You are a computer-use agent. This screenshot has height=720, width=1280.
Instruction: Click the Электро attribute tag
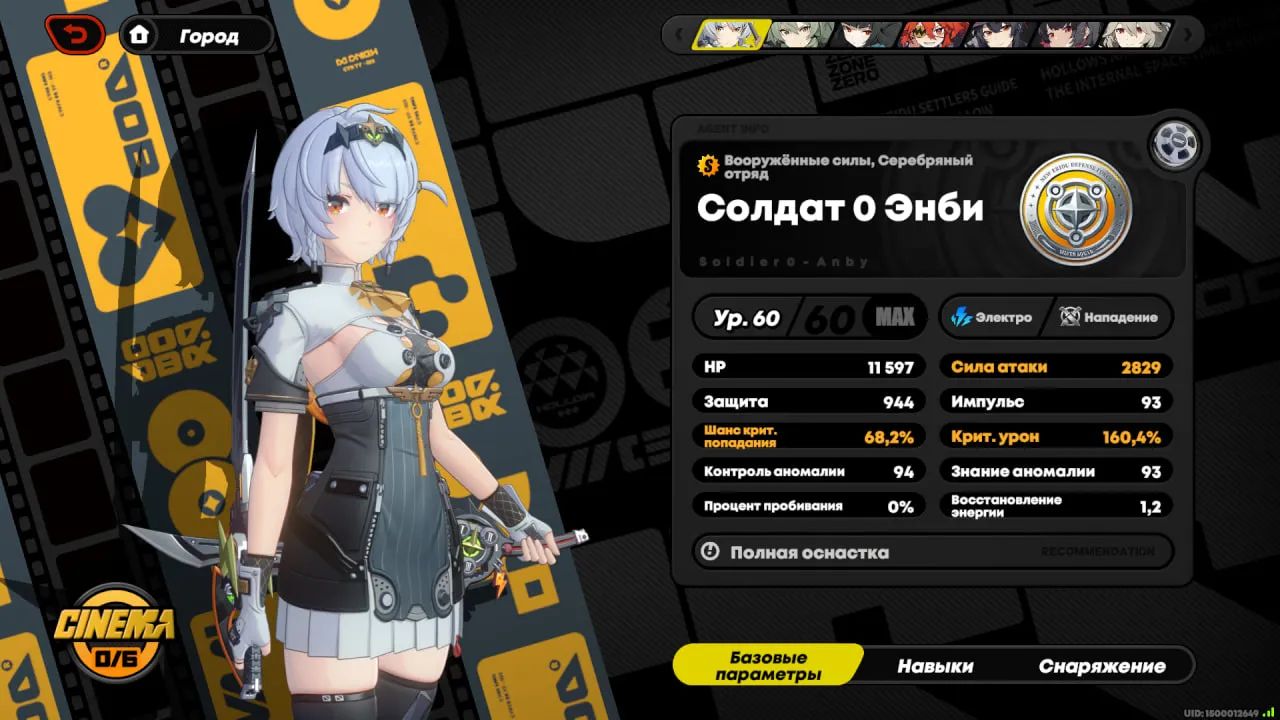click(x=993, y=317)
